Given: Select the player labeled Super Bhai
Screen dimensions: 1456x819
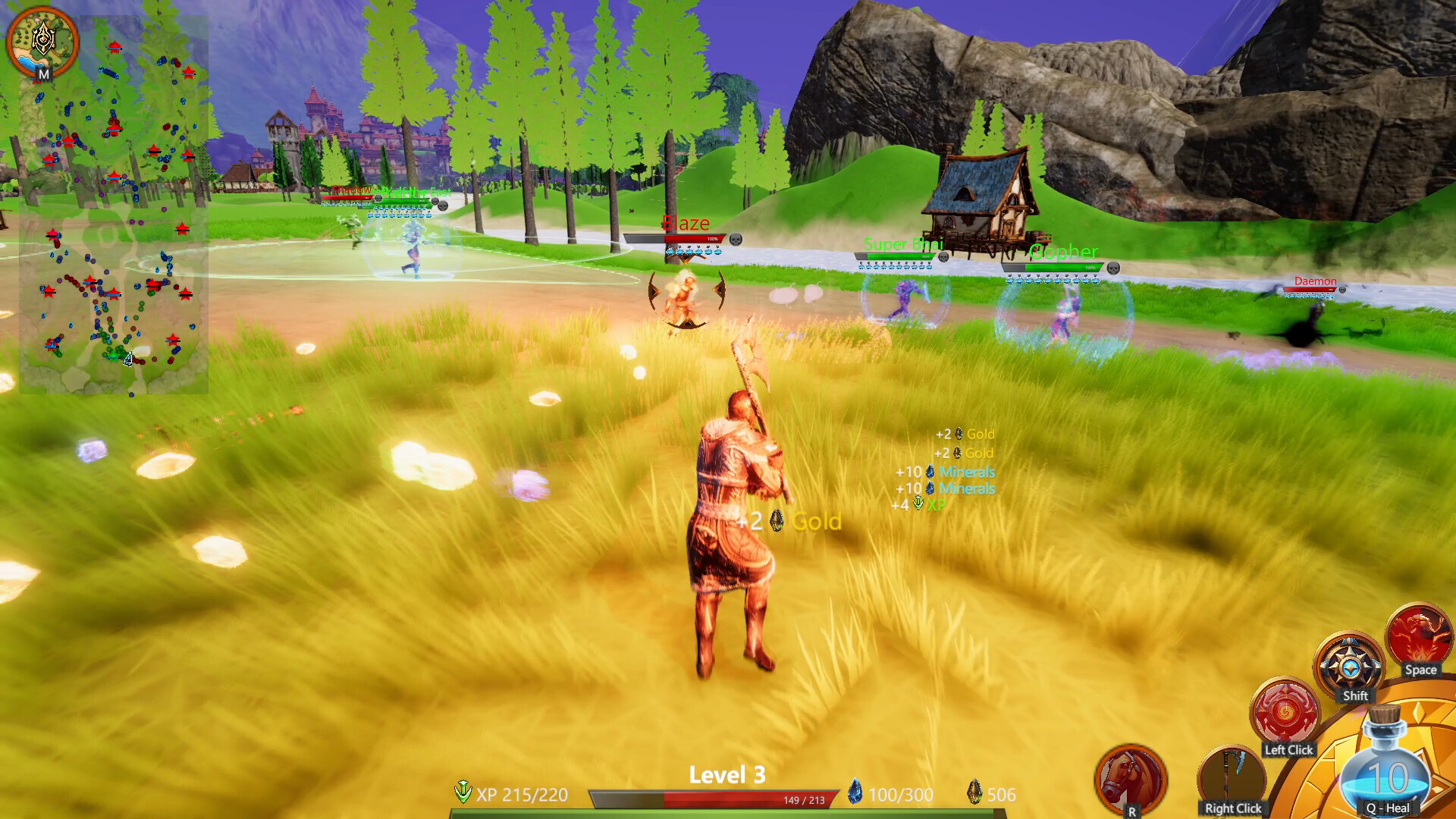Looking at the screenshot, I should 903,244.
